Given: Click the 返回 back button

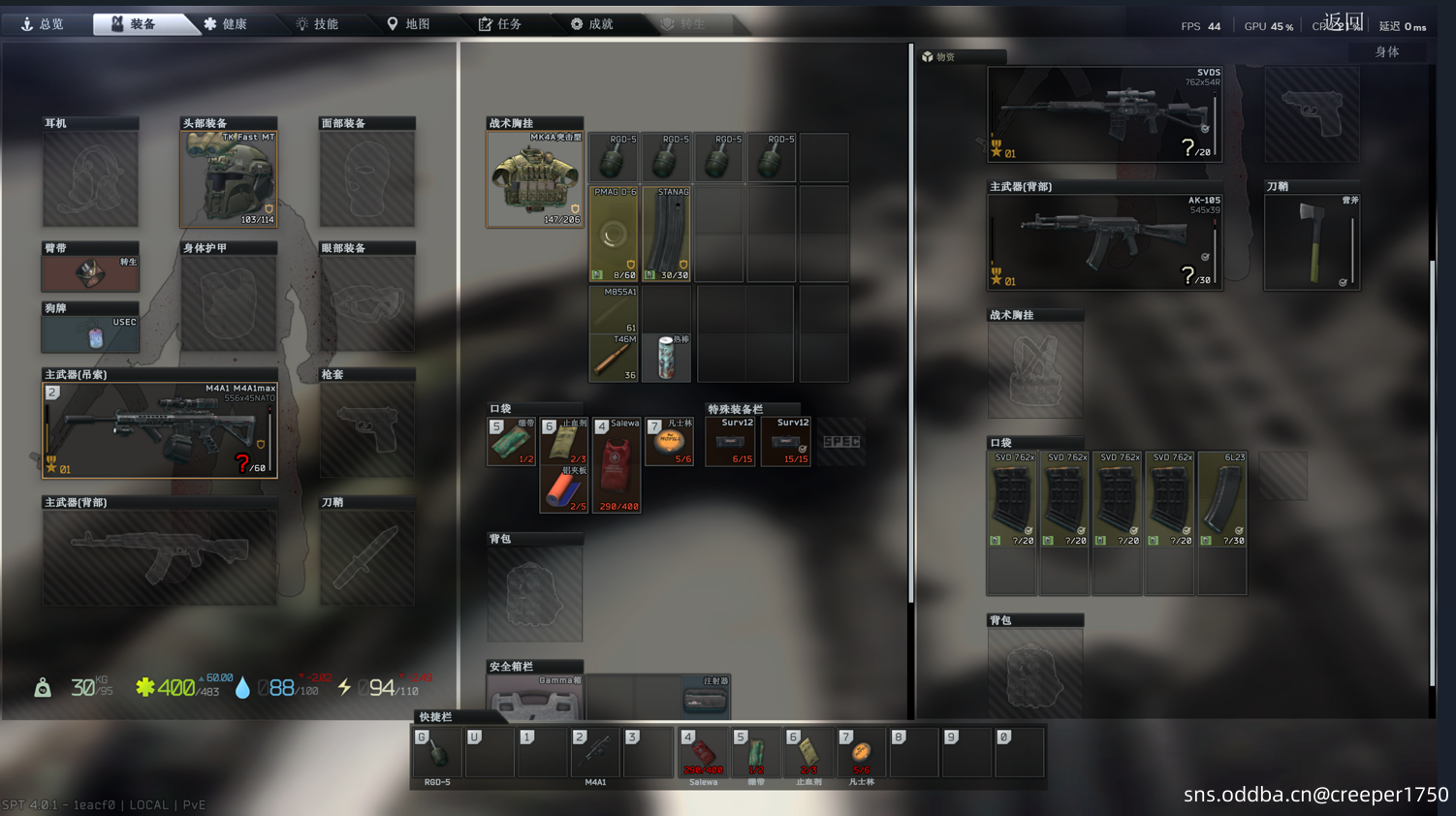Looking at the screenshot, I should 1344,21.
